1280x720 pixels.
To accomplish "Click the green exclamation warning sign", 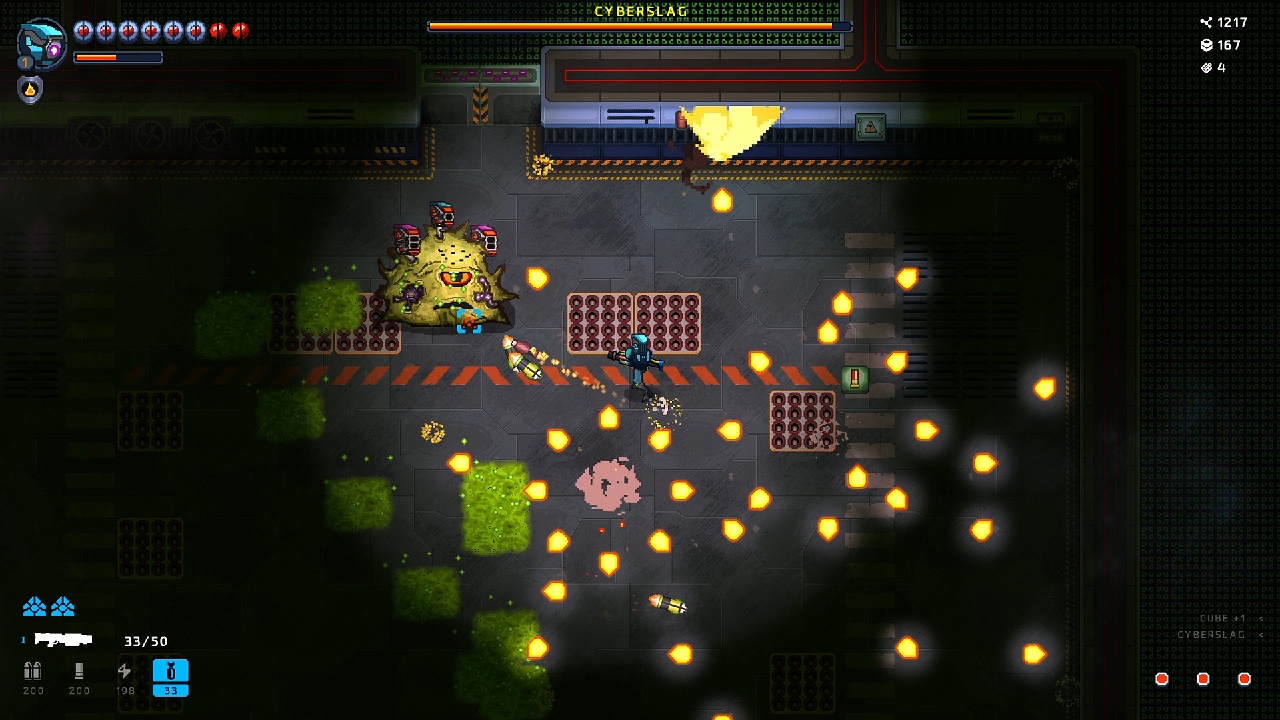I will point(854,380).
